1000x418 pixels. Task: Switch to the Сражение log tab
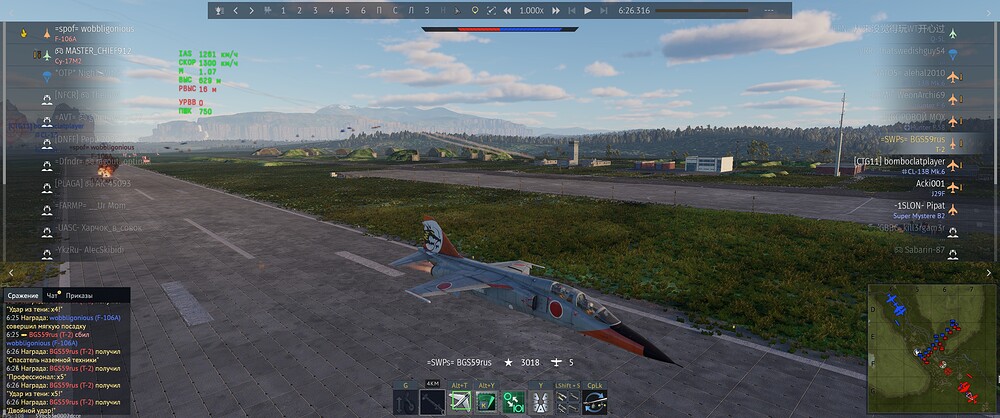coord(23,296)
